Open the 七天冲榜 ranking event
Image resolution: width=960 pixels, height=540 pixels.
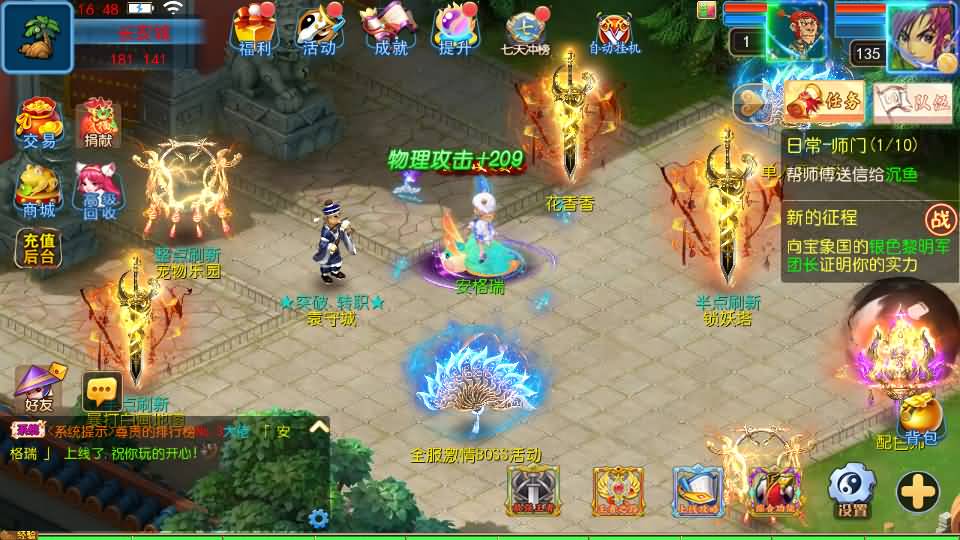coord(527,32)
